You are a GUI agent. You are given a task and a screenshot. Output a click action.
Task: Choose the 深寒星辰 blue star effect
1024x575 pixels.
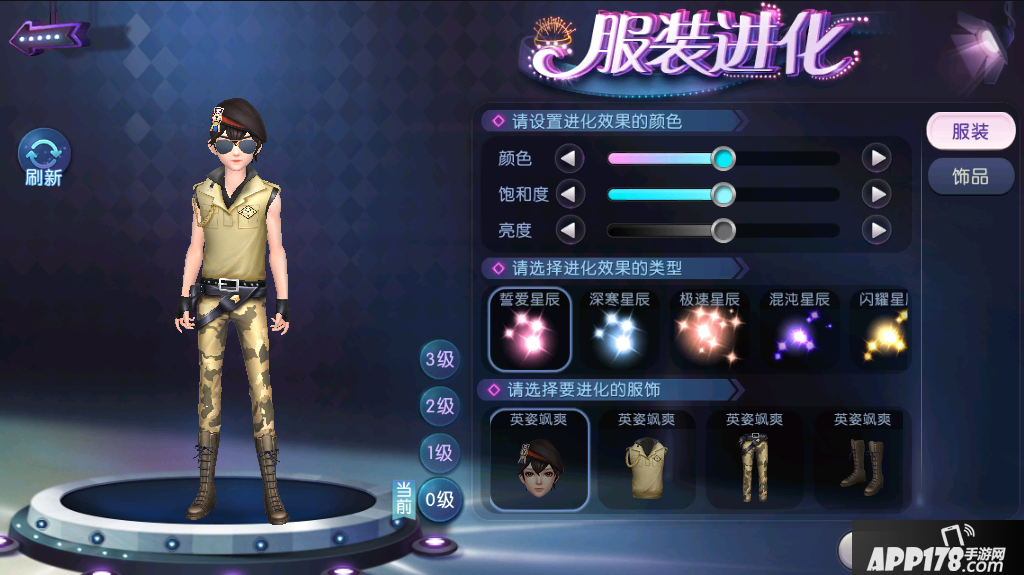click(x=620, y=330)
